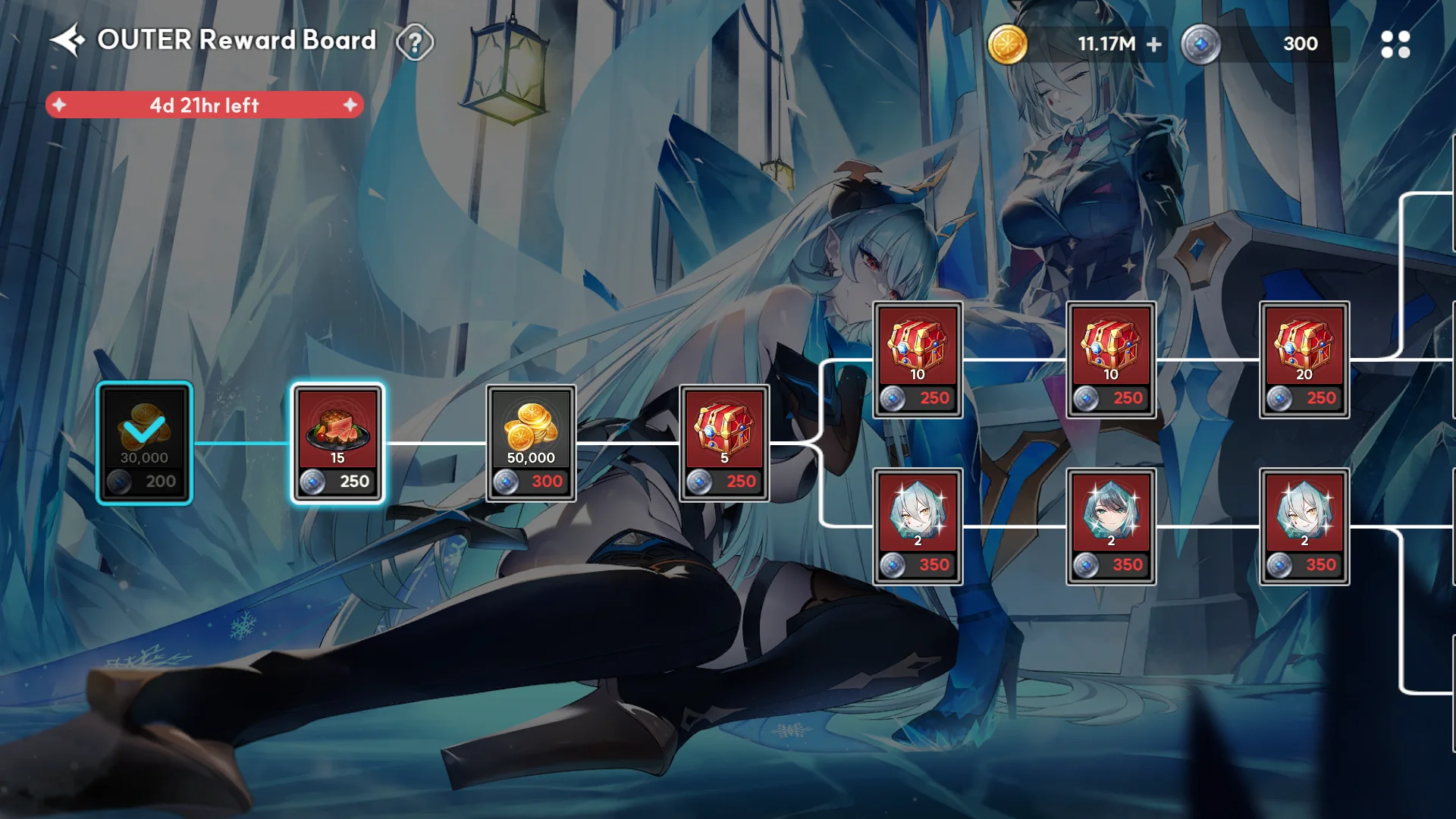Open the four-dot menu icon

1395,45
